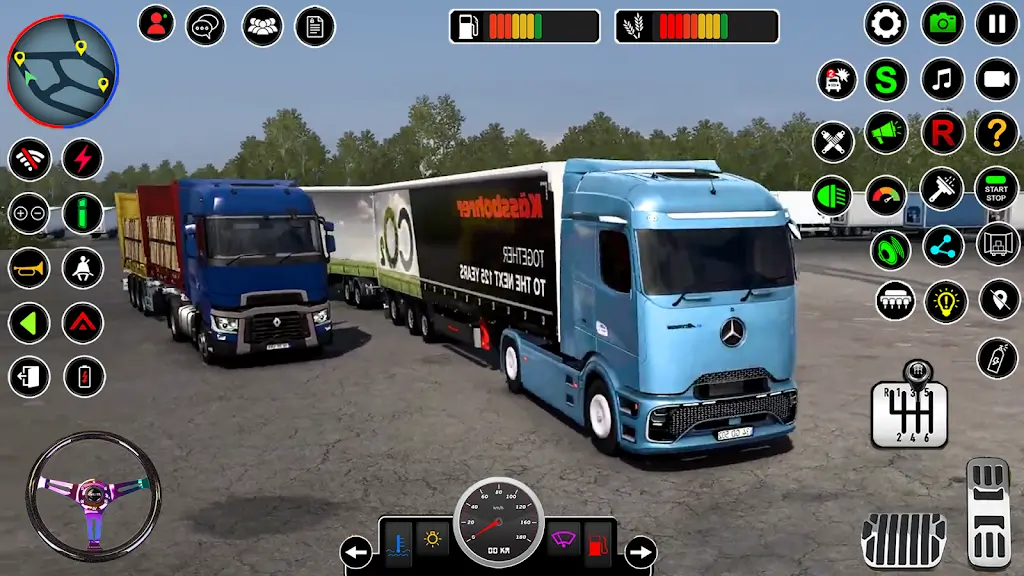Screen dimensions: 1024x576
Task: Open the chat speech bubble
Action: coord(206,25)
